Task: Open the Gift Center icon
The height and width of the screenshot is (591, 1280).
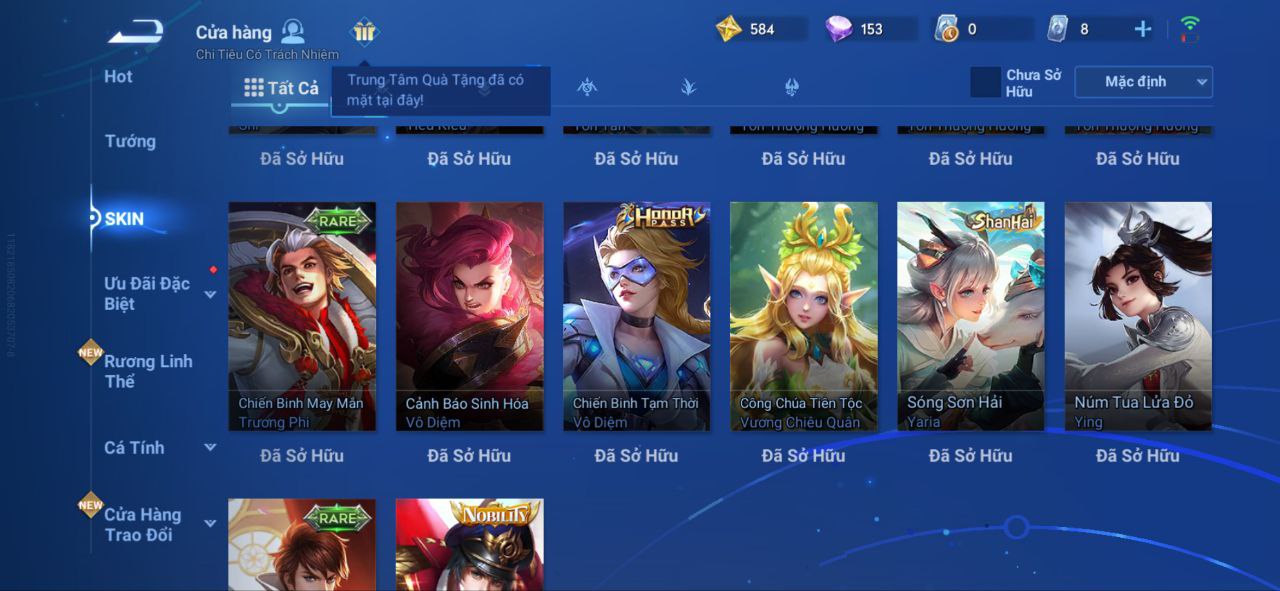Action: point(364,32)
